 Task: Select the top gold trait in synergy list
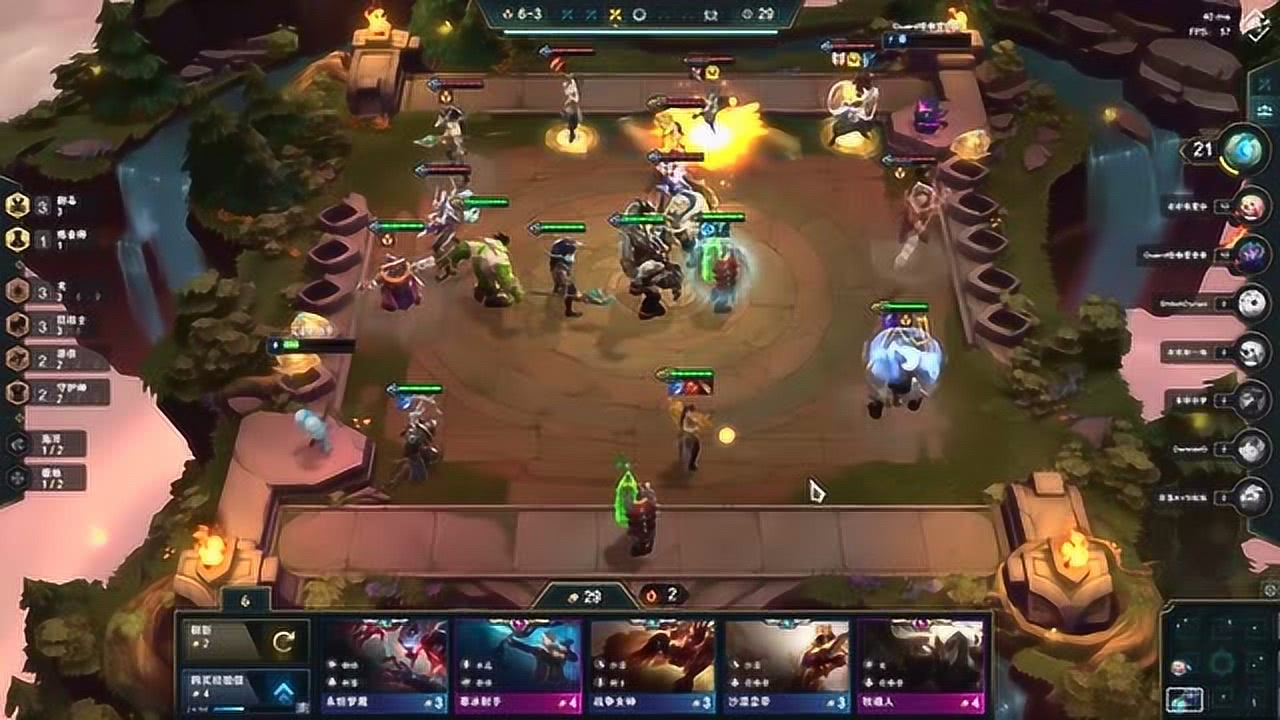point(18,205)
